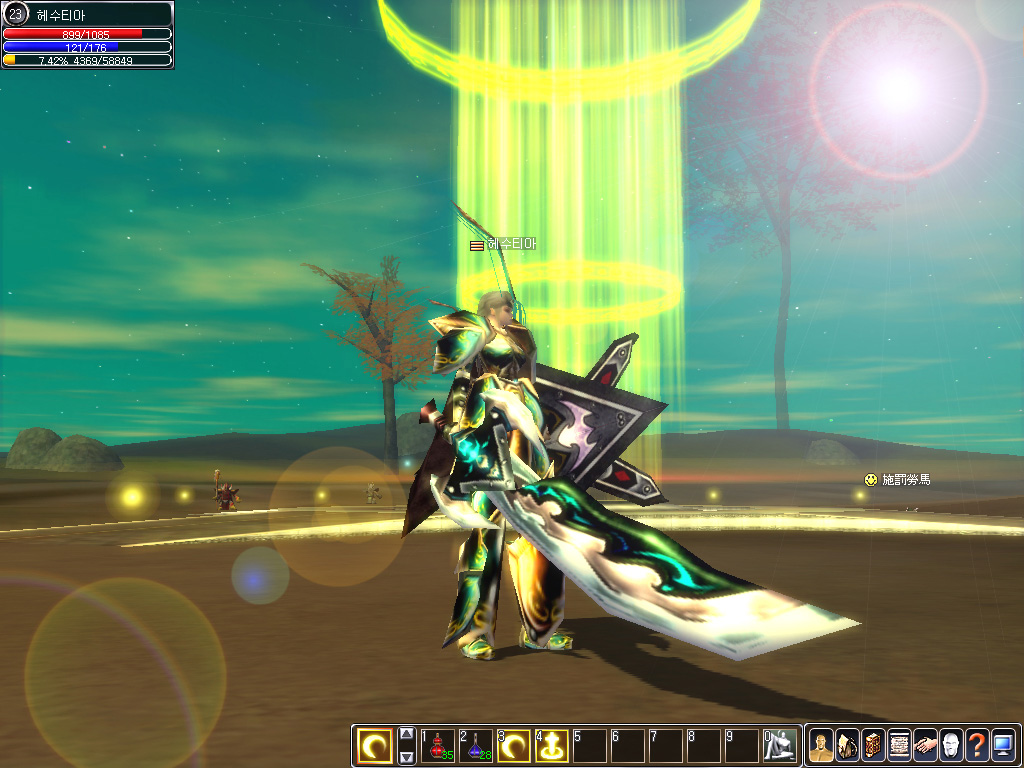Image resolution: width=1024 pixels, height=768 pixels.
Task: Open the system menu monitor button
Action: coord(1003,746)
